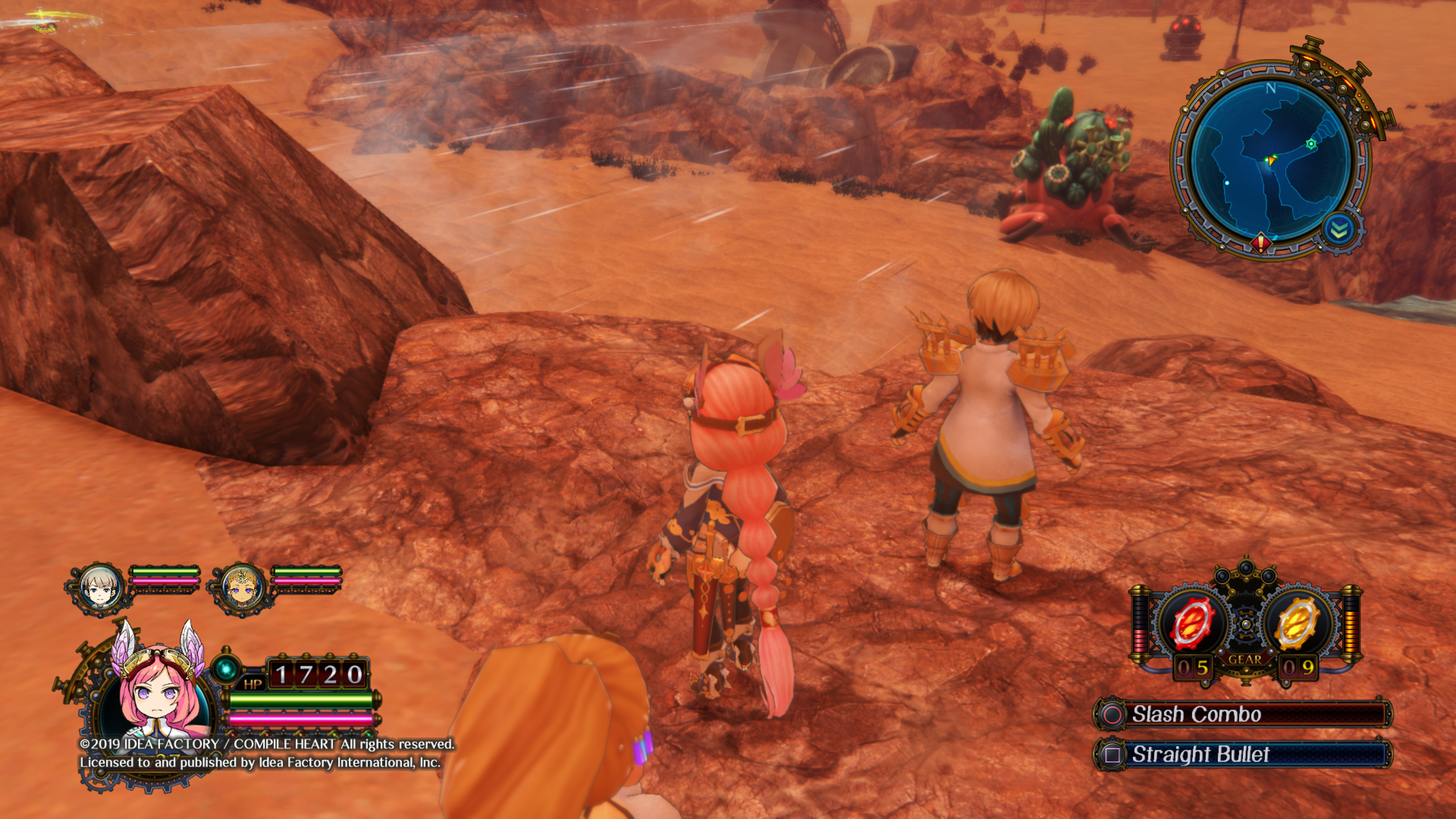Choose the grey-haired party member portrait
Image resolution: width=1456 pixels, height=819 pixels.
coord(99,587)
